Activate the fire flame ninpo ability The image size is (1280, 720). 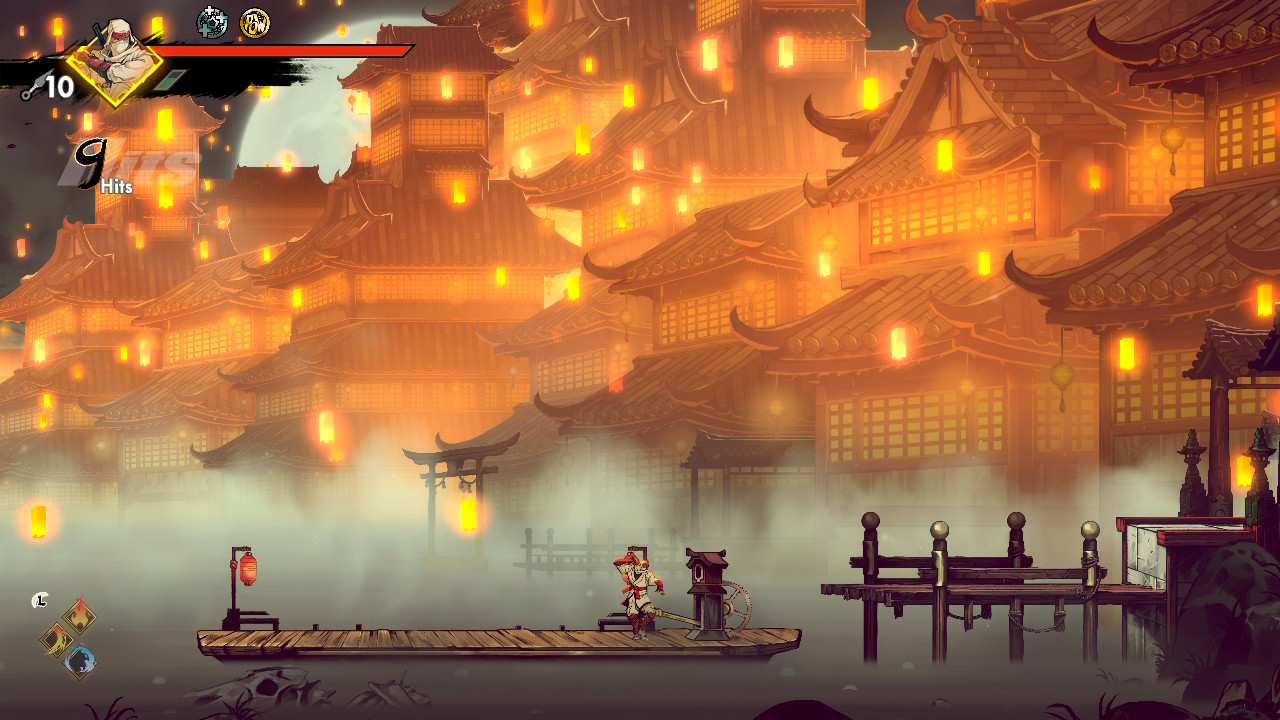[80, 616]
